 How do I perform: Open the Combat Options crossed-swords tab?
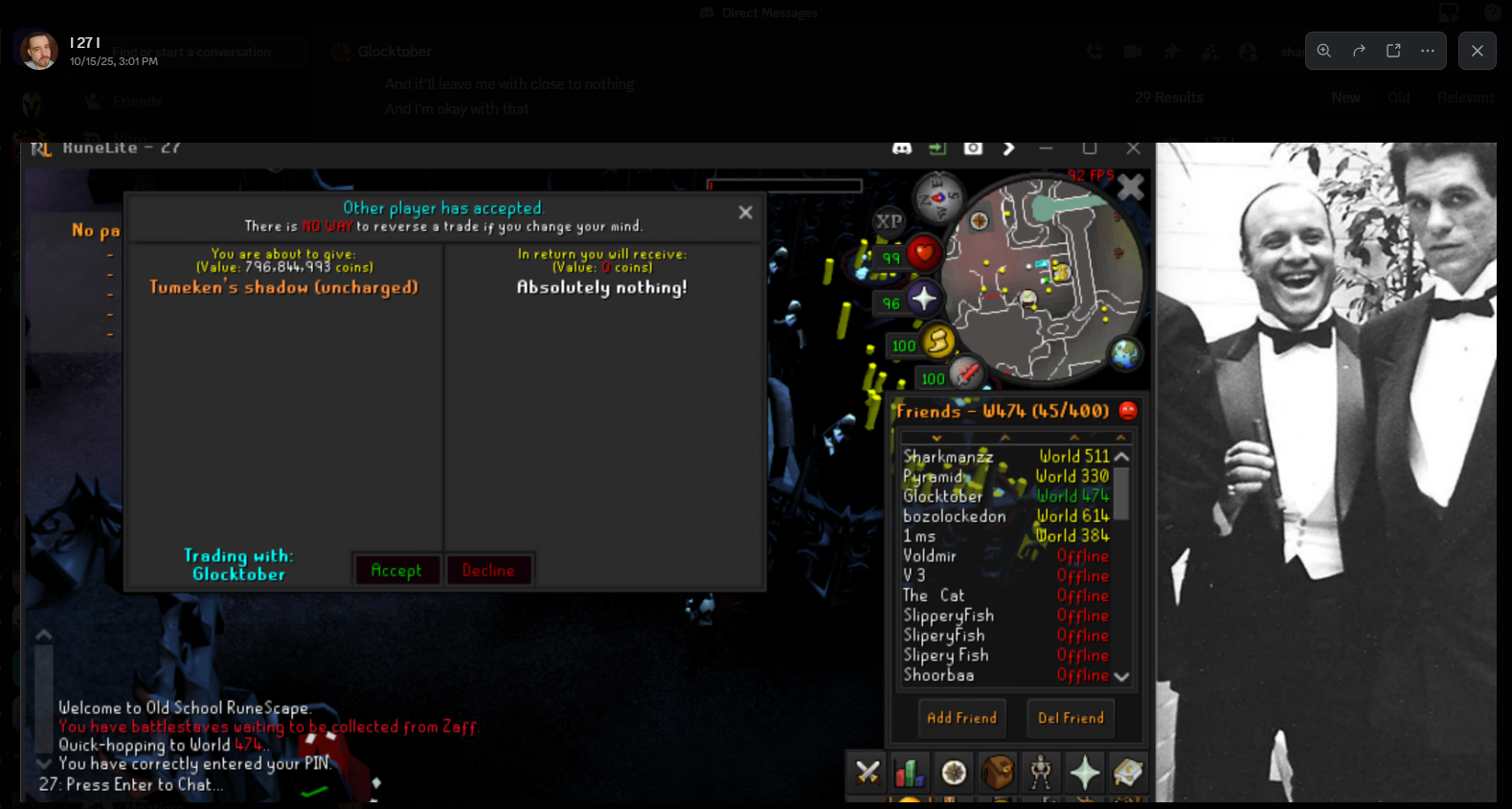pyautogui.click(x=868, y=772)
